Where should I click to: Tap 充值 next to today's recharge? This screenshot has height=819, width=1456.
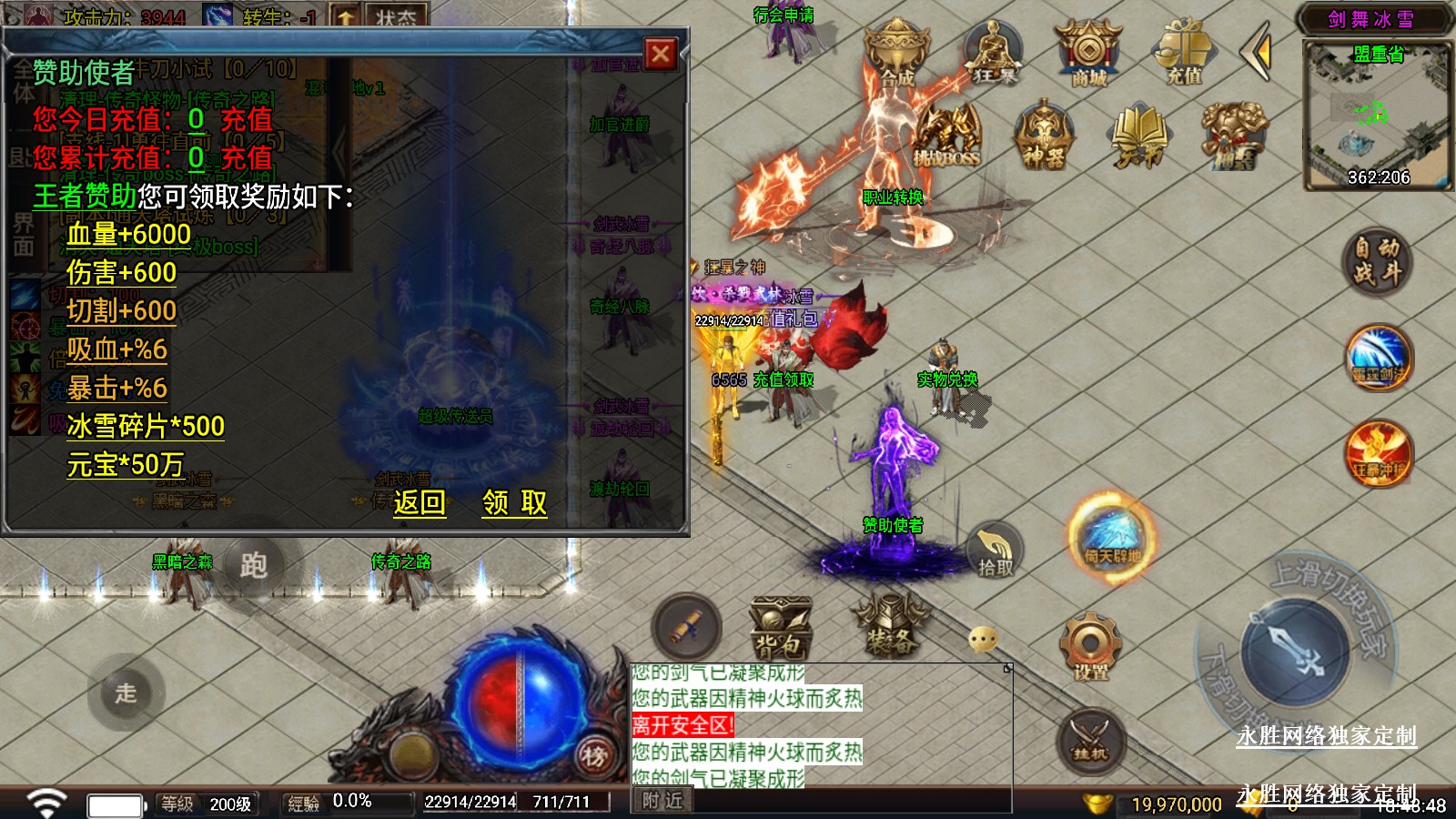(247, 119)
